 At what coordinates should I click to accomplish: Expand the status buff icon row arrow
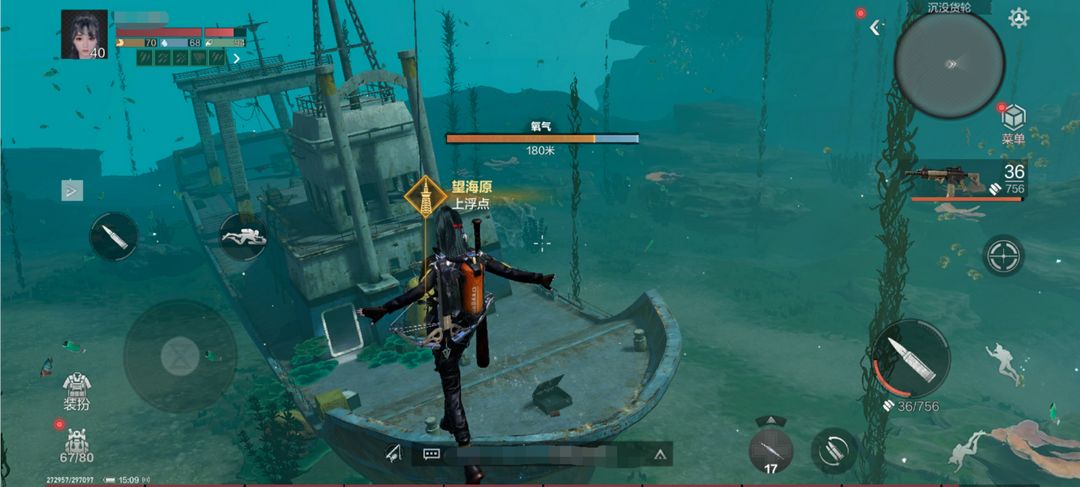pyautogui.click(x=236, y=58)
